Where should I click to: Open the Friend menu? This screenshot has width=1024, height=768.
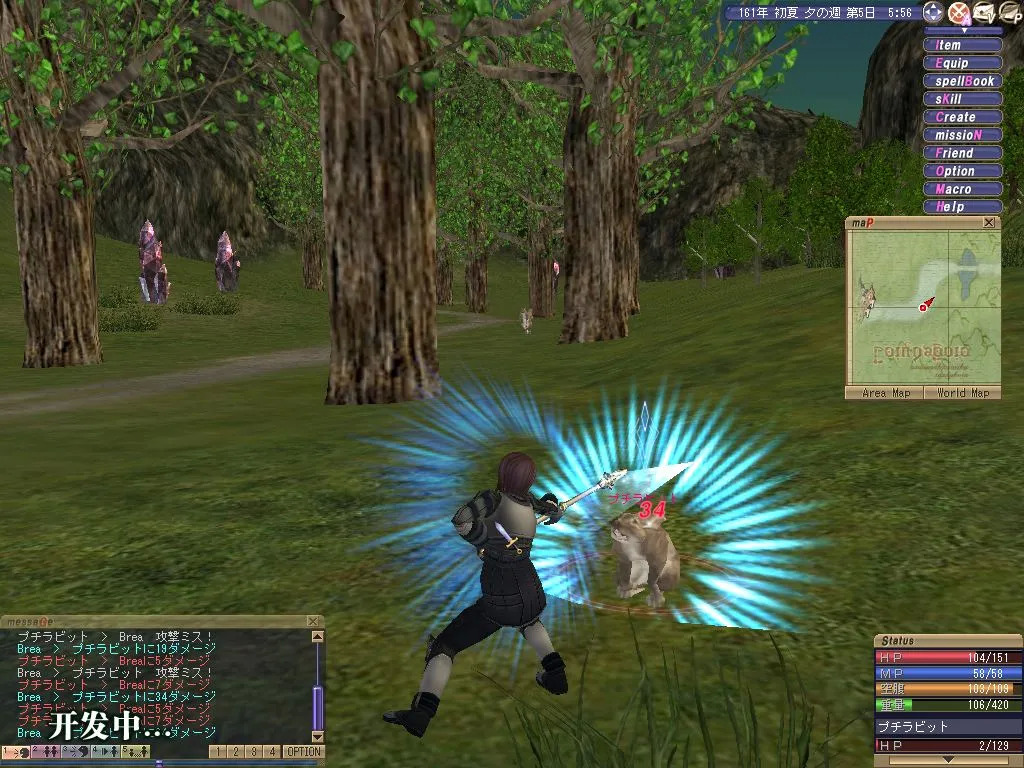[962, 153]
